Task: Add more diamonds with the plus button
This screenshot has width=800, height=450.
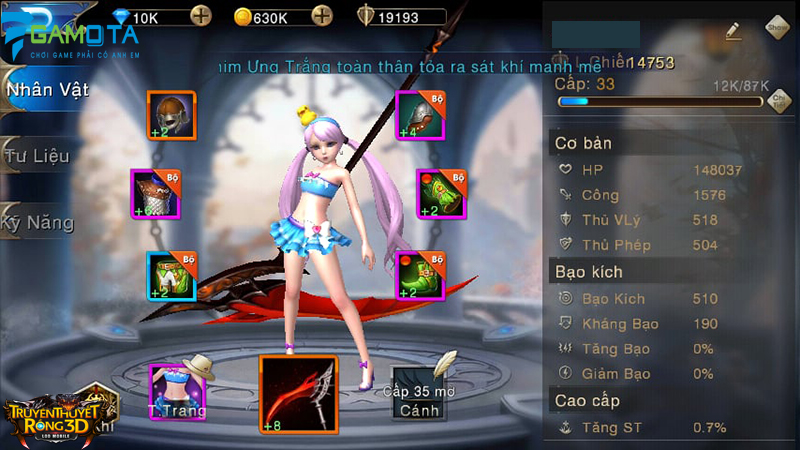Action: (x=201, y=16)
